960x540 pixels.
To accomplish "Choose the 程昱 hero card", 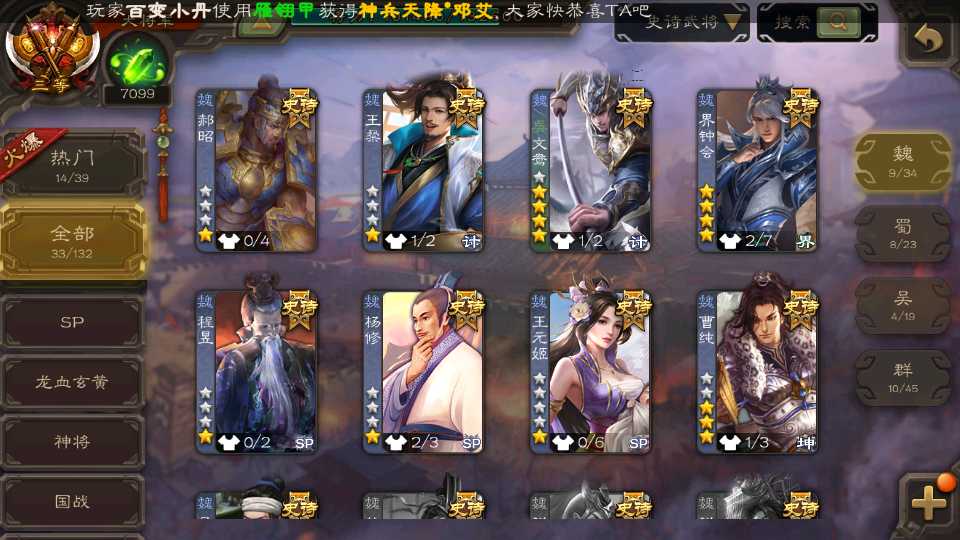I will click(257, 371).
